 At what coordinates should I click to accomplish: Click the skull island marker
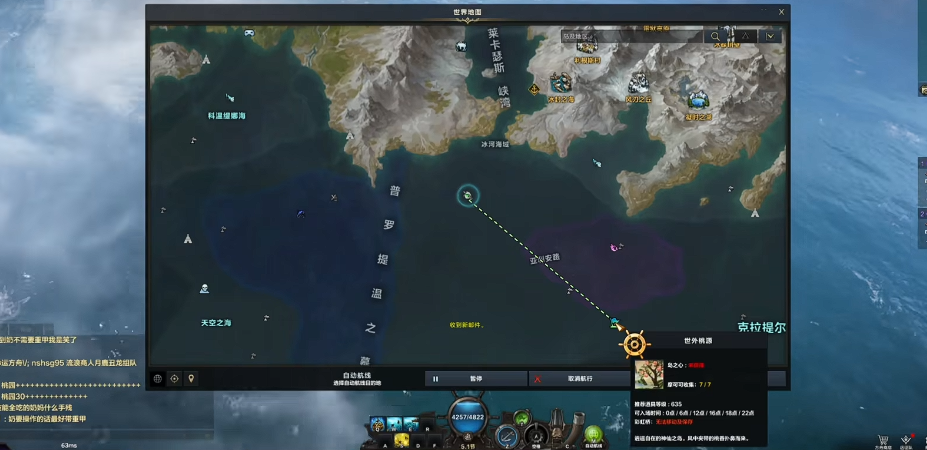204,289
